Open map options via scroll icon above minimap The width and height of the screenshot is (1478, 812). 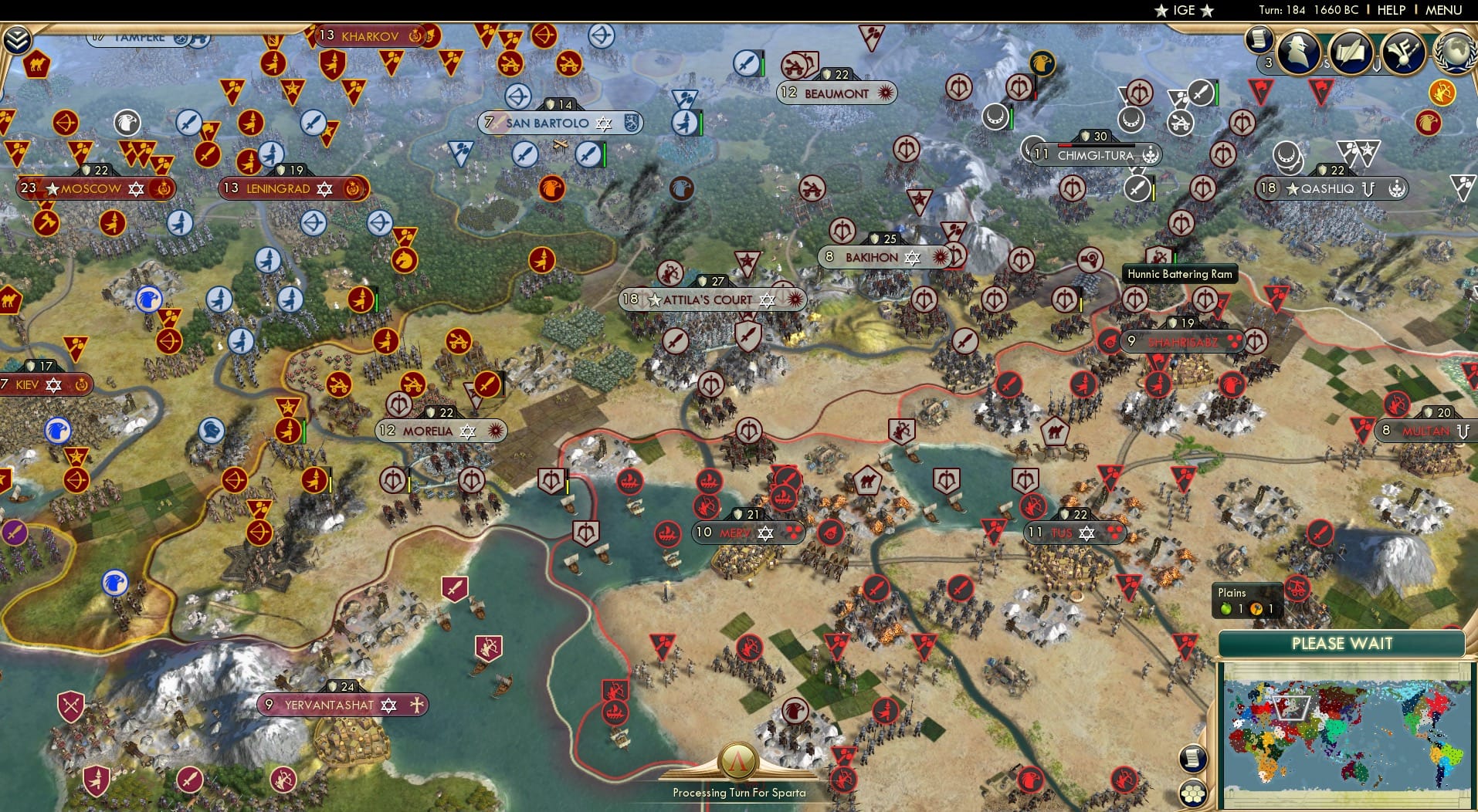click(1193, 758)
